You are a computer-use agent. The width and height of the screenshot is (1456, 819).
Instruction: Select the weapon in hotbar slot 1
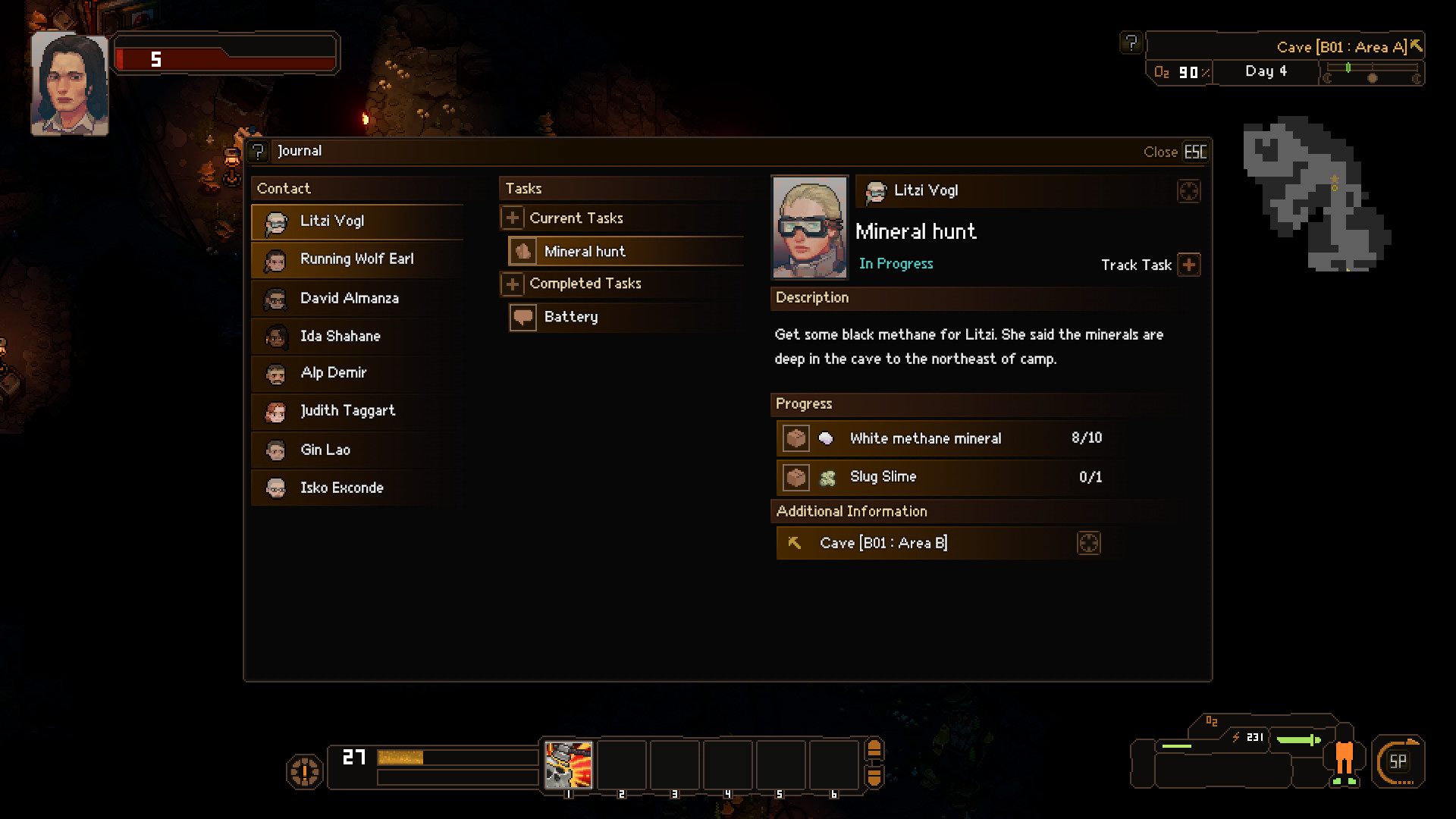pos(568,765)
